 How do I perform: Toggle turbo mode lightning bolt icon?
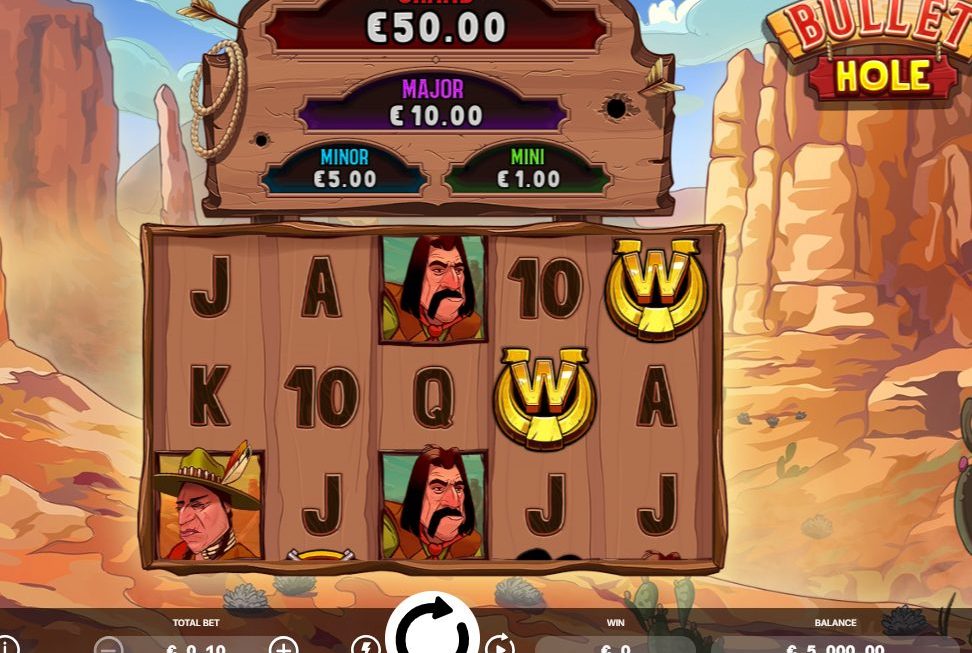pos(365,646)
